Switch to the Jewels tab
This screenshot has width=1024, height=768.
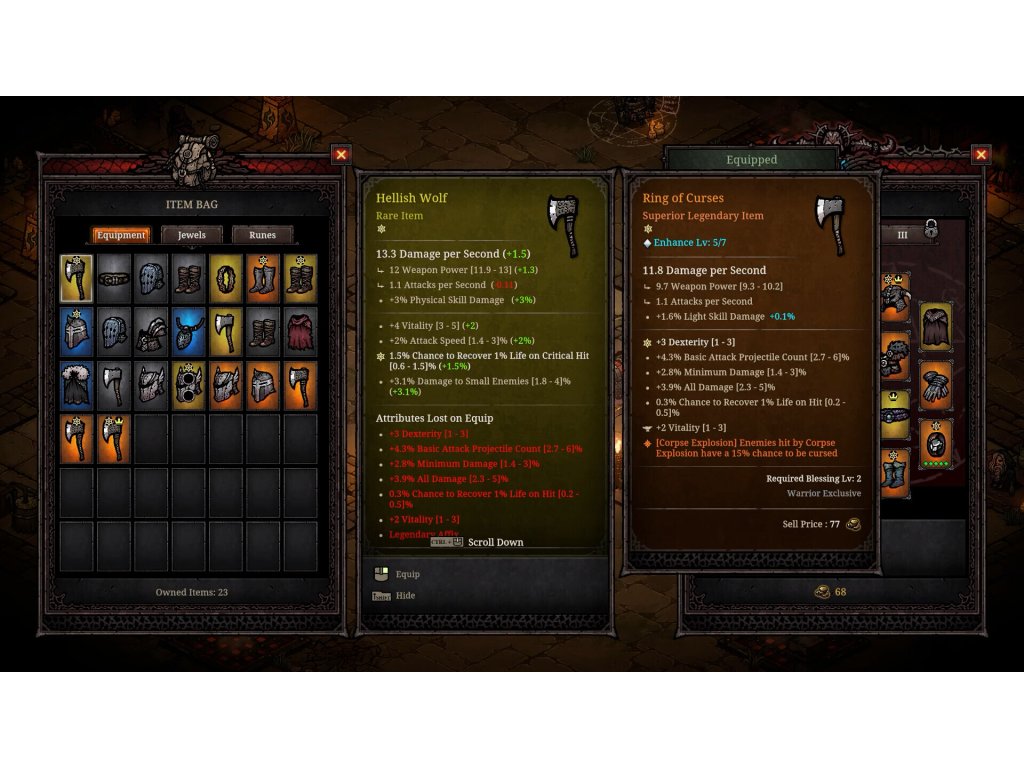point(192,235)
